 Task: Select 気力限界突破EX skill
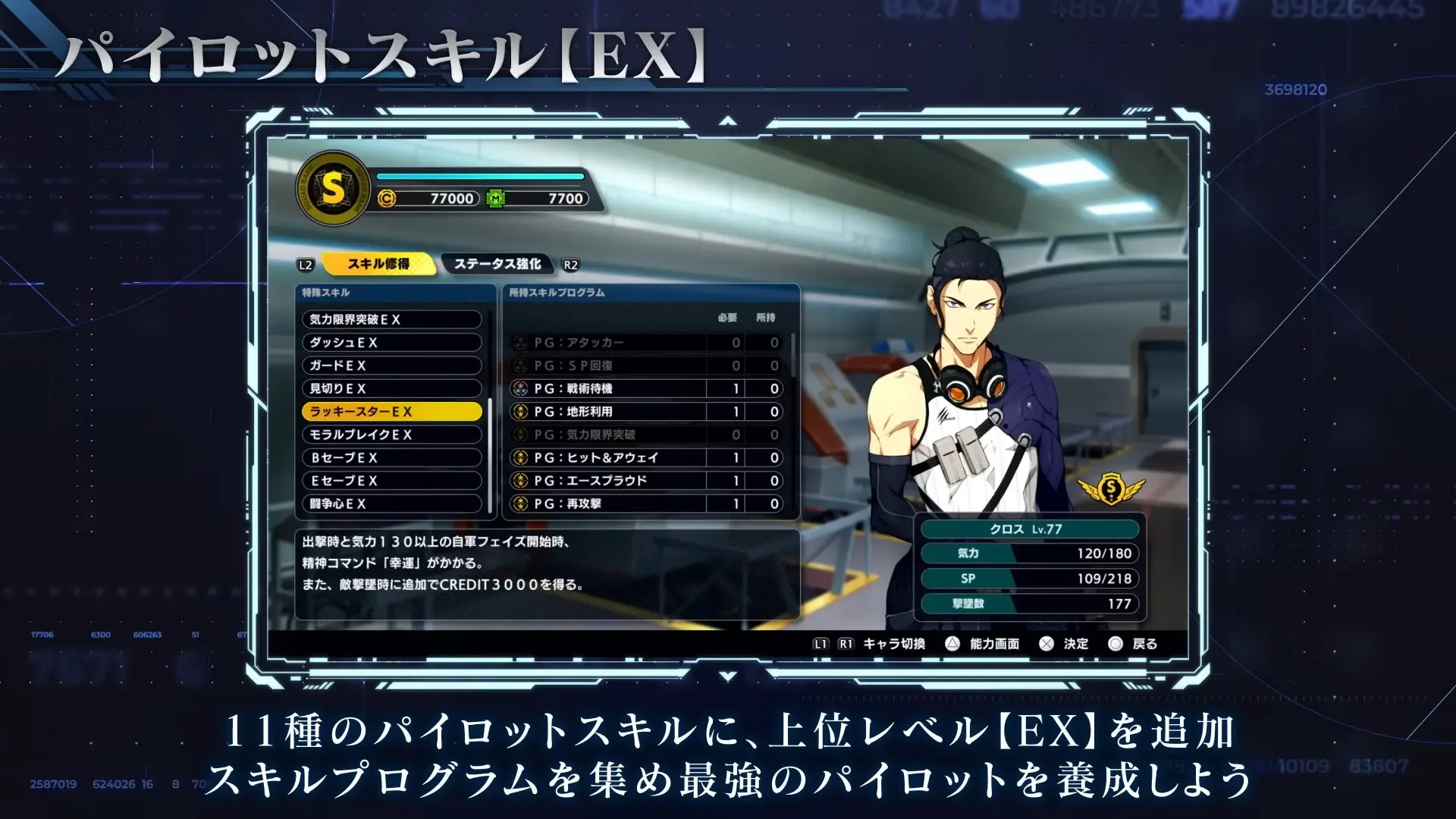pos(391,319)
